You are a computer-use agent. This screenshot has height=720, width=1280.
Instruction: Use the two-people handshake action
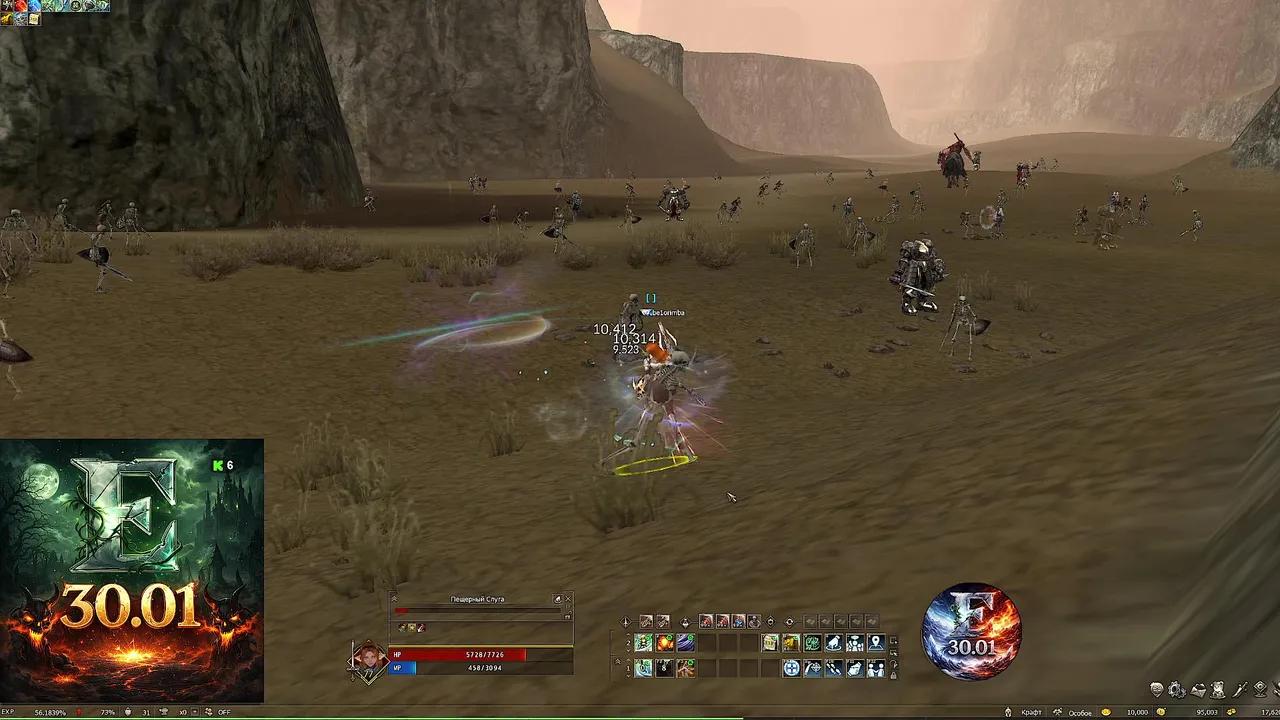pos(876,668)
